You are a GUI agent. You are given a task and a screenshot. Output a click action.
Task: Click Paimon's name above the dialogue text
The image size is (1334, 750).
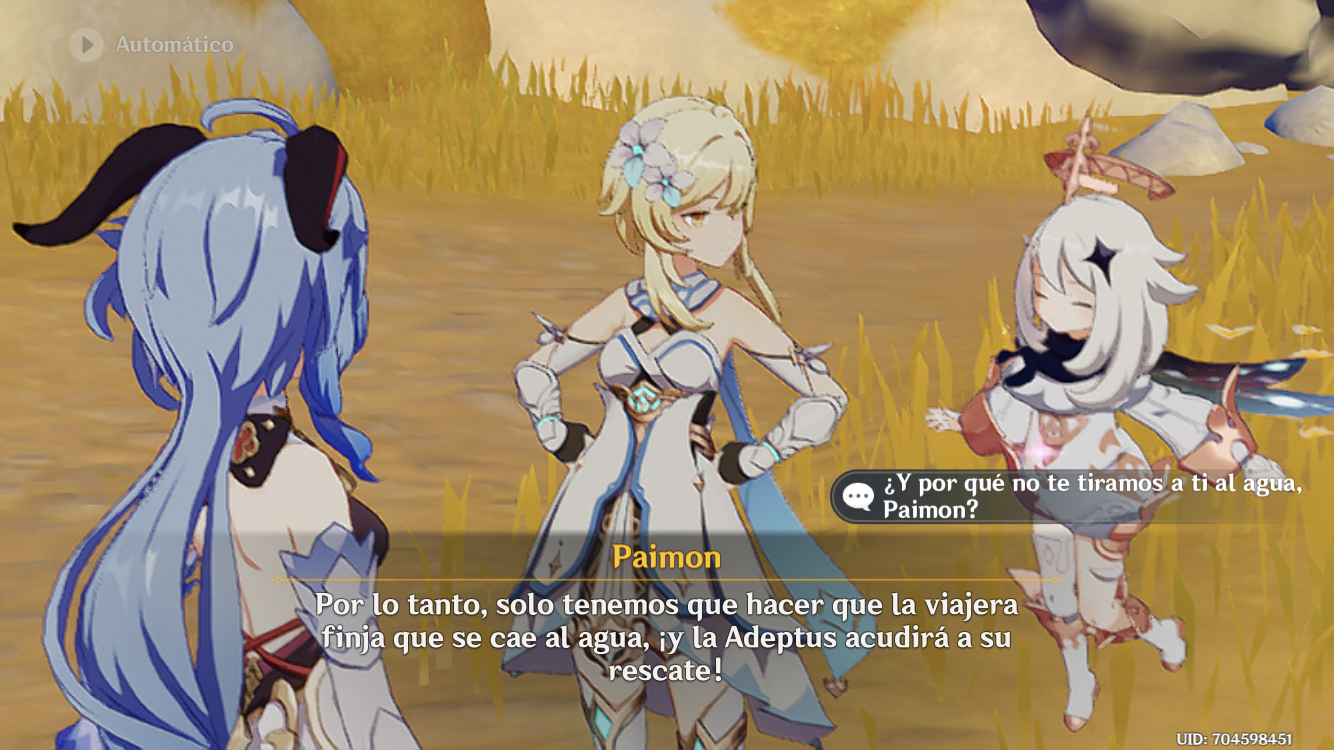coord(668,556)
